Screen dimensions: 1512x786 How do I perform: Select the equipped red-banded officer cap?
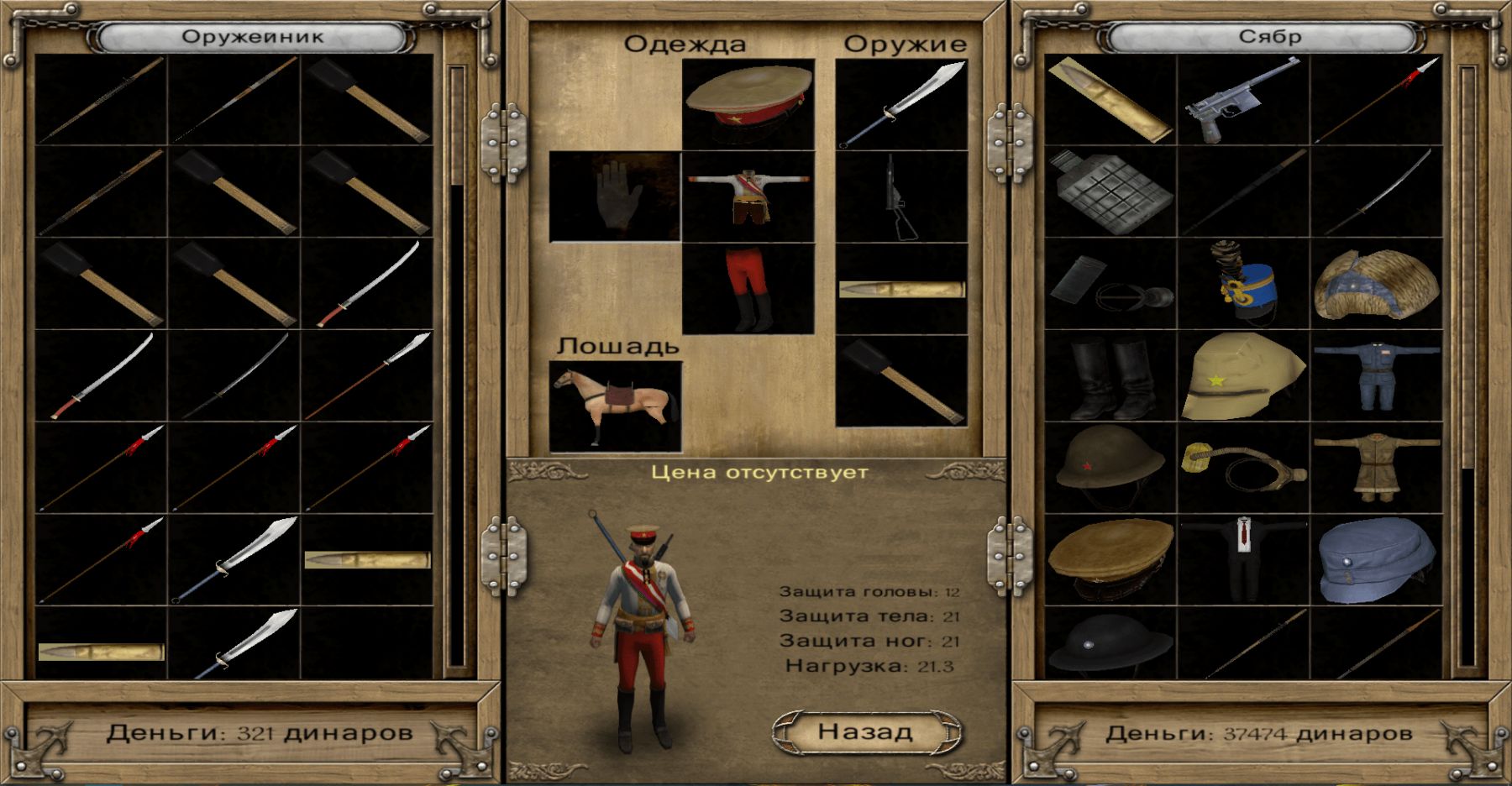tap(748, 103)
